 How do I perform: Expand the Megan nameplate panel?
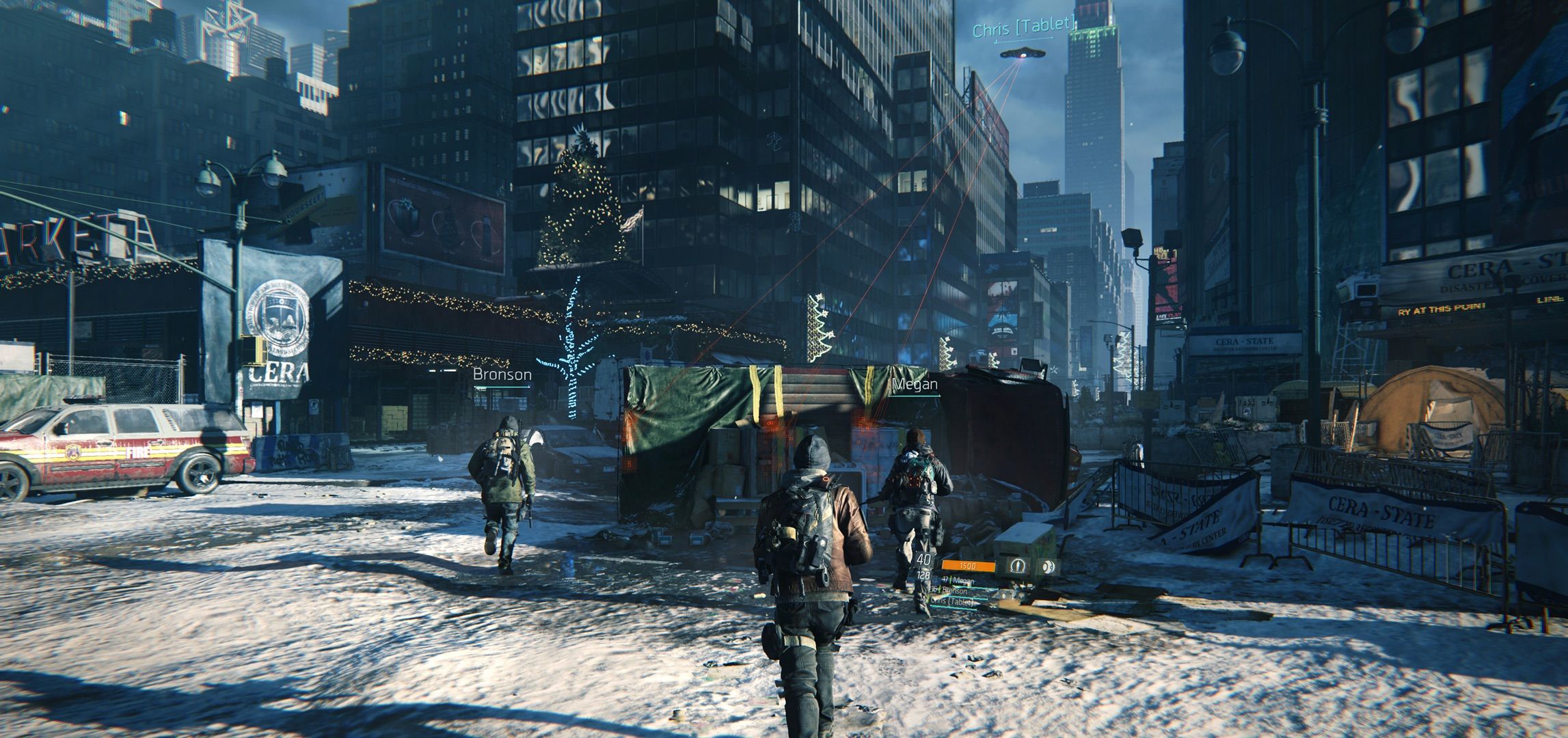[916, 385]
